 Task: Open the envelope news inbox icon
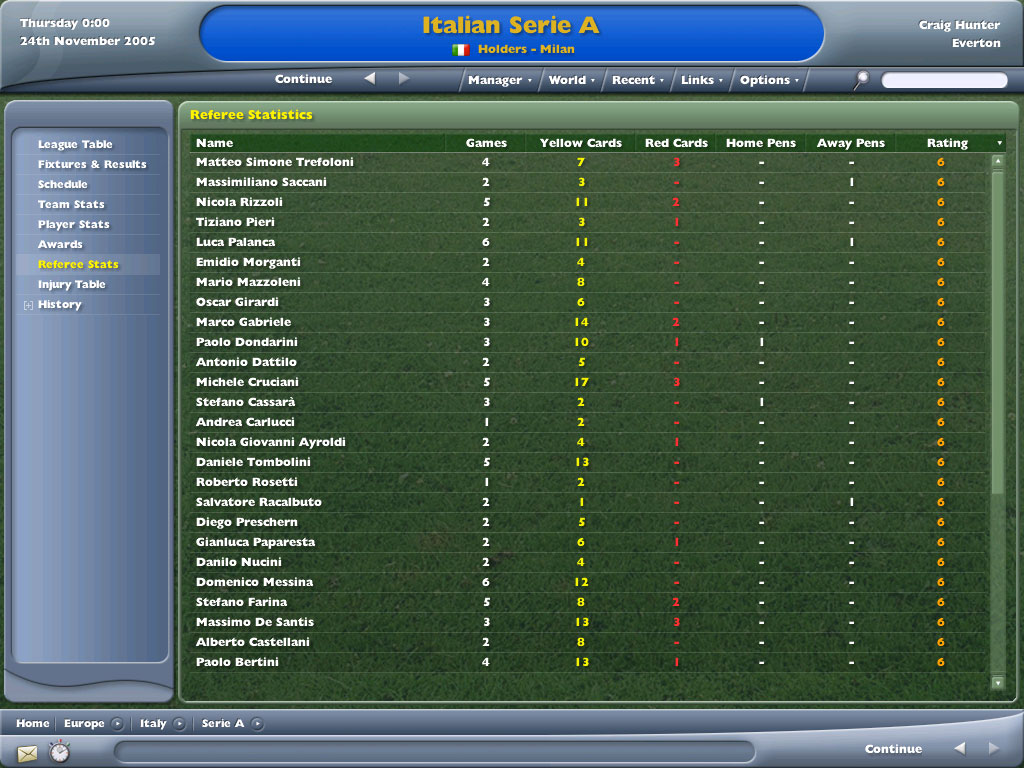tap(27, 752)
